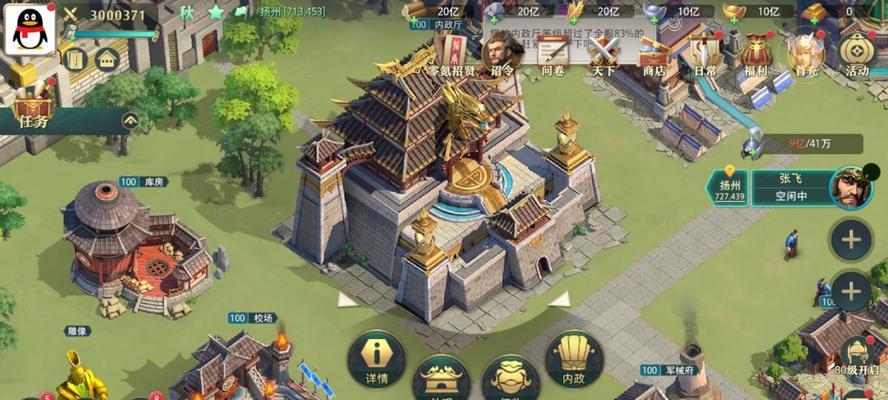Collapse the quest tracker arrow
The width and height of the screenshot is (888, 400).
pos(130,120)
